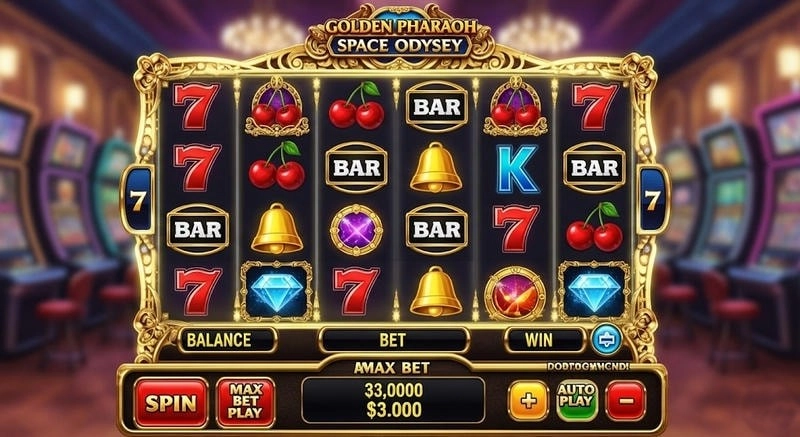The width and height of the screenshot is (800, 437).
Task: Hit the red SPIN button
Action: [171, 401]
